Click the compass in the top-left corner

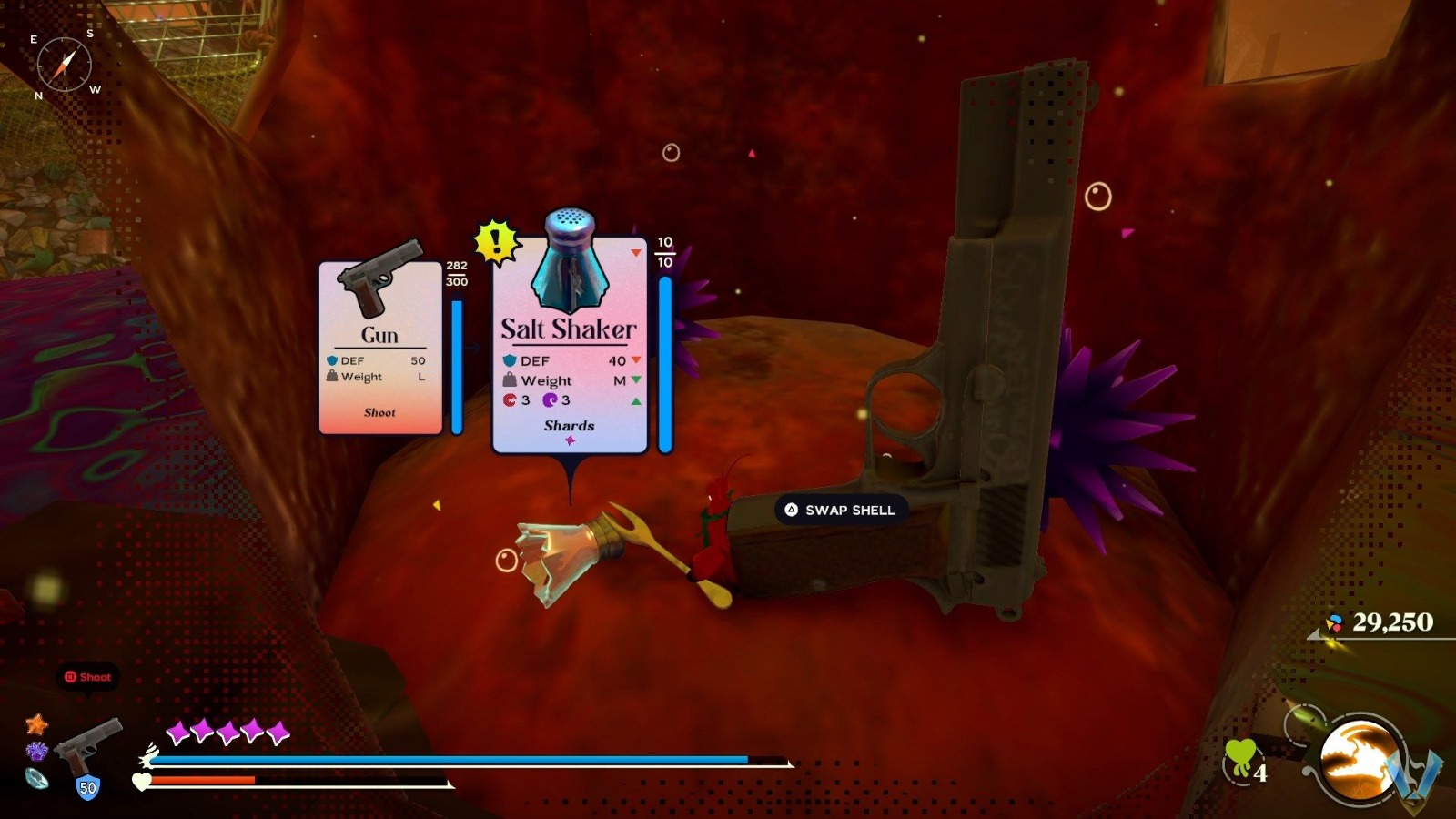66,64
